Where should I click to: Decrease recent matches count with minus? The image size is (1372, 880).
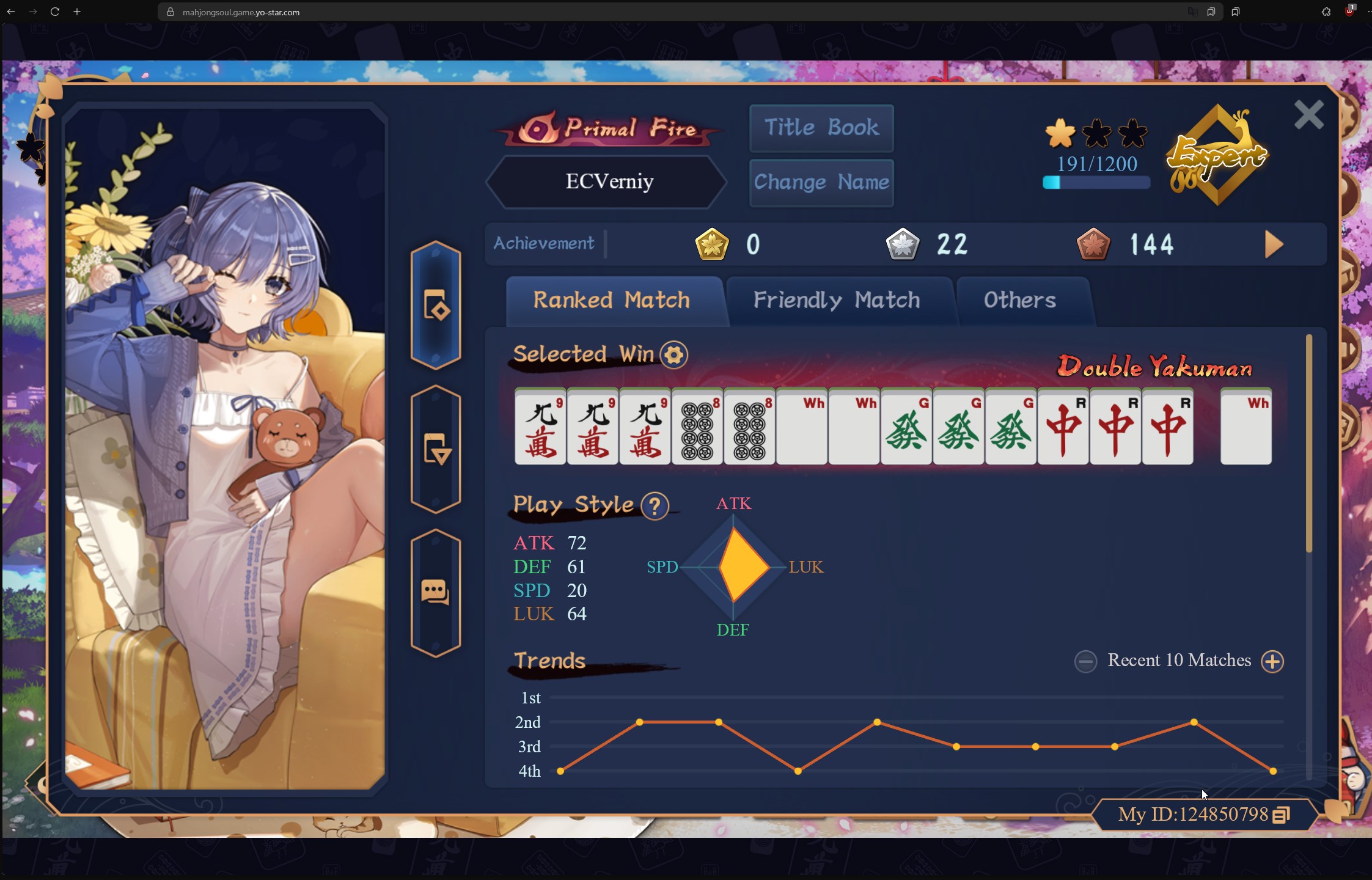[x=1086, y=661]
